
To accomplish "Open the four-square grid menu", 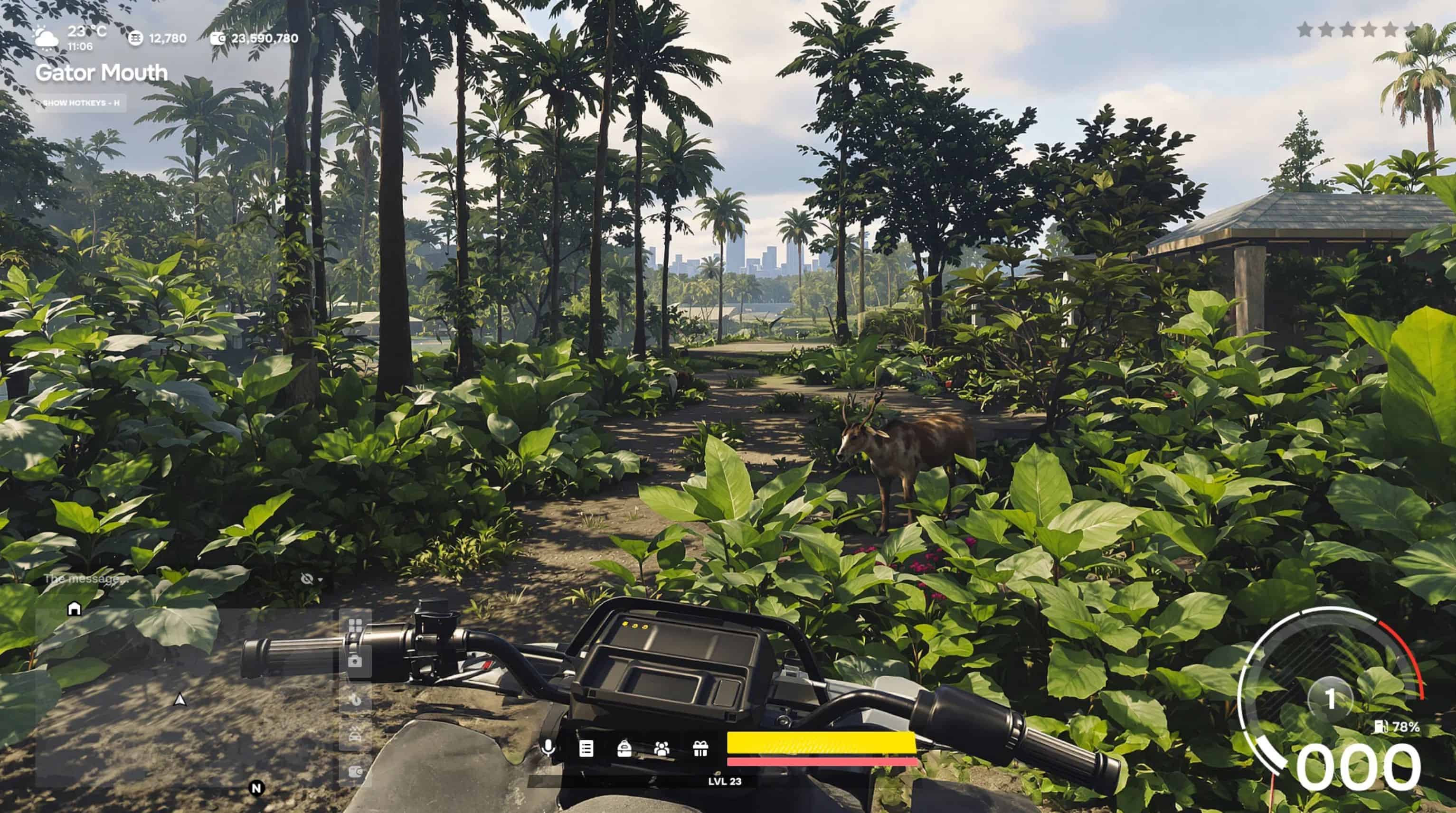I will coord(355,625).
